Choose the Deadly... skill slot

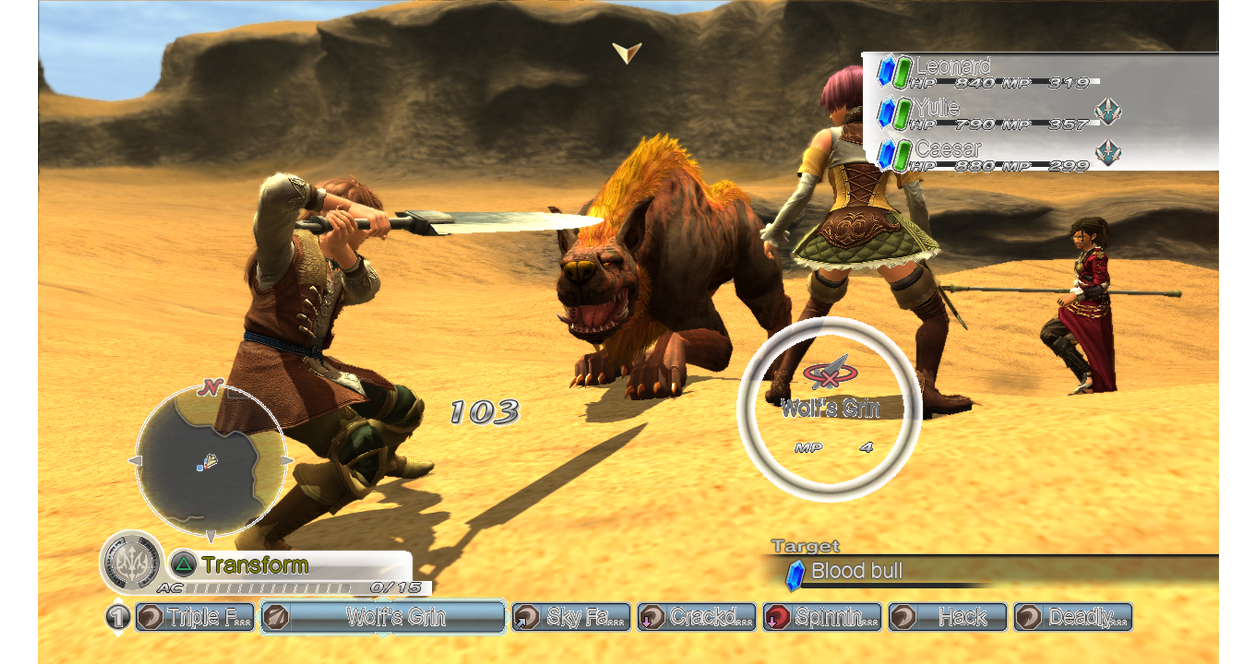click(x=1072, y=617)
